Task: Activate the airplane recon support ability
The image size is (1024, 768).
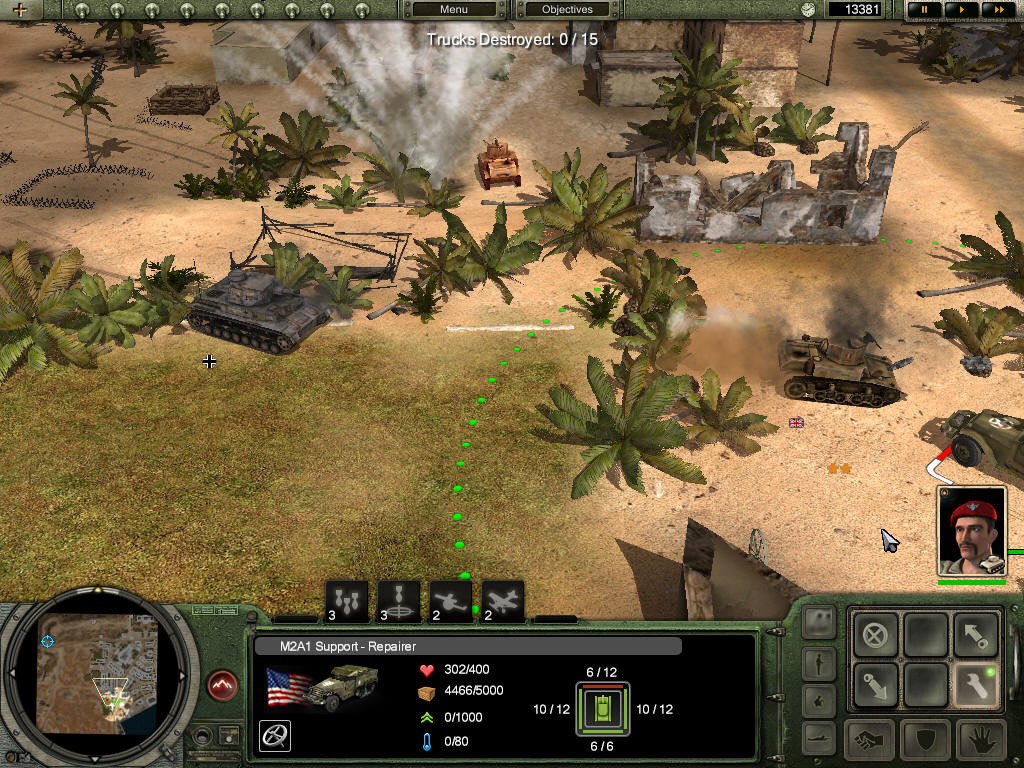Action: [503, 602]
